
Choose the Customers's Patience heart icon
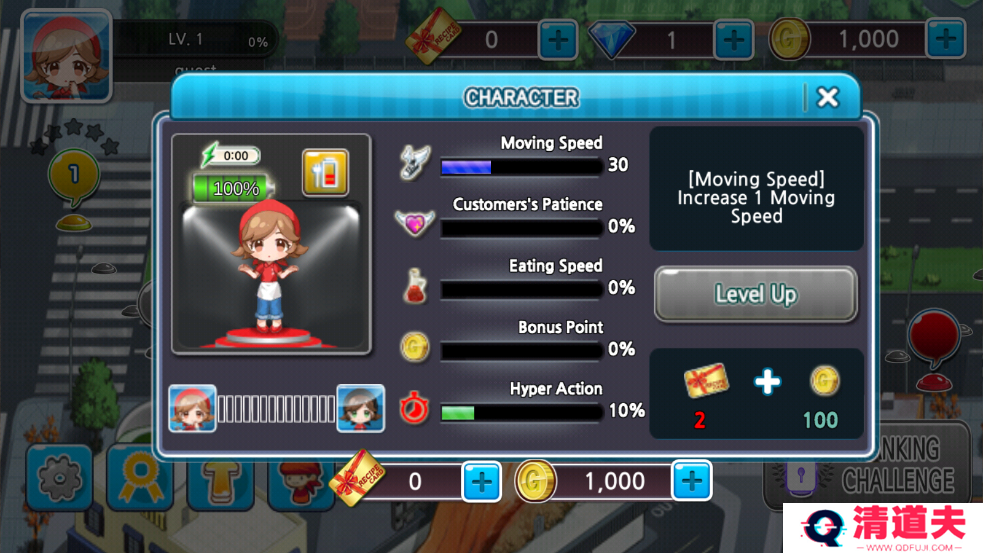point(414,223)
